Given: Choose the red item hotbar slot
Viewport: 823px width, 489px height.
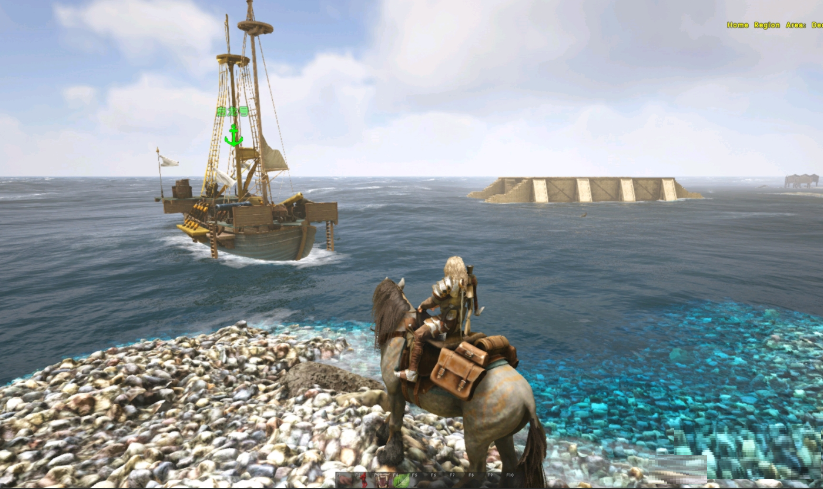Looking at the screenshot, I should click(363, 481).
